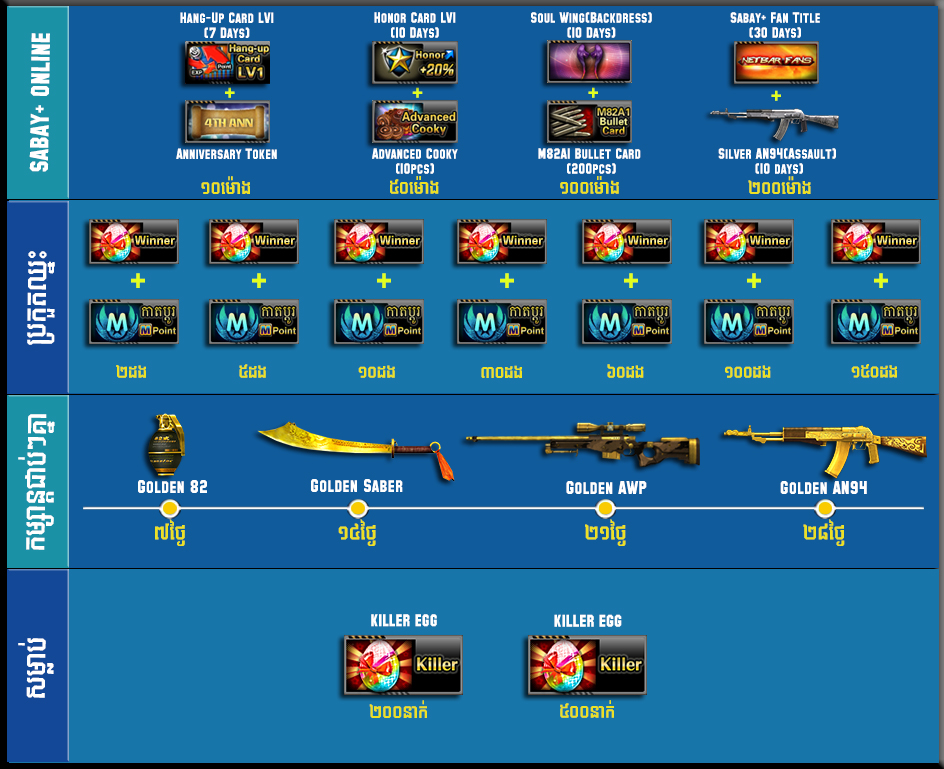Select the Hang-Up Card LV1 icon
The width and height of the screenshot is (944, 769).
pyautogui.click(x=227, y=62)
